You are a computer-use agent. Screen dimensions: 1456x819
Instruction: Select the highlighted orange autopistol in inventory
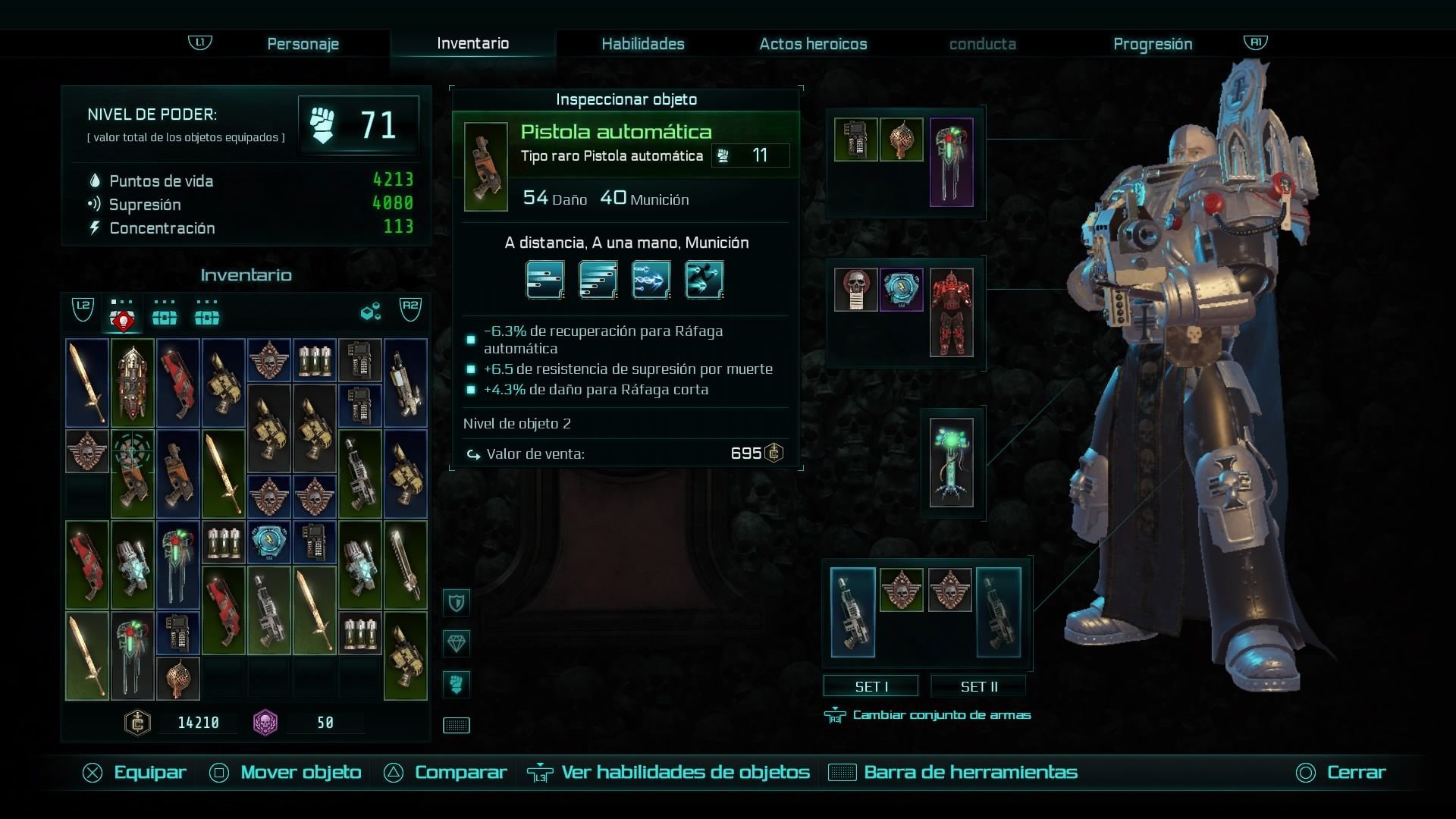click(x=133, y=474)
